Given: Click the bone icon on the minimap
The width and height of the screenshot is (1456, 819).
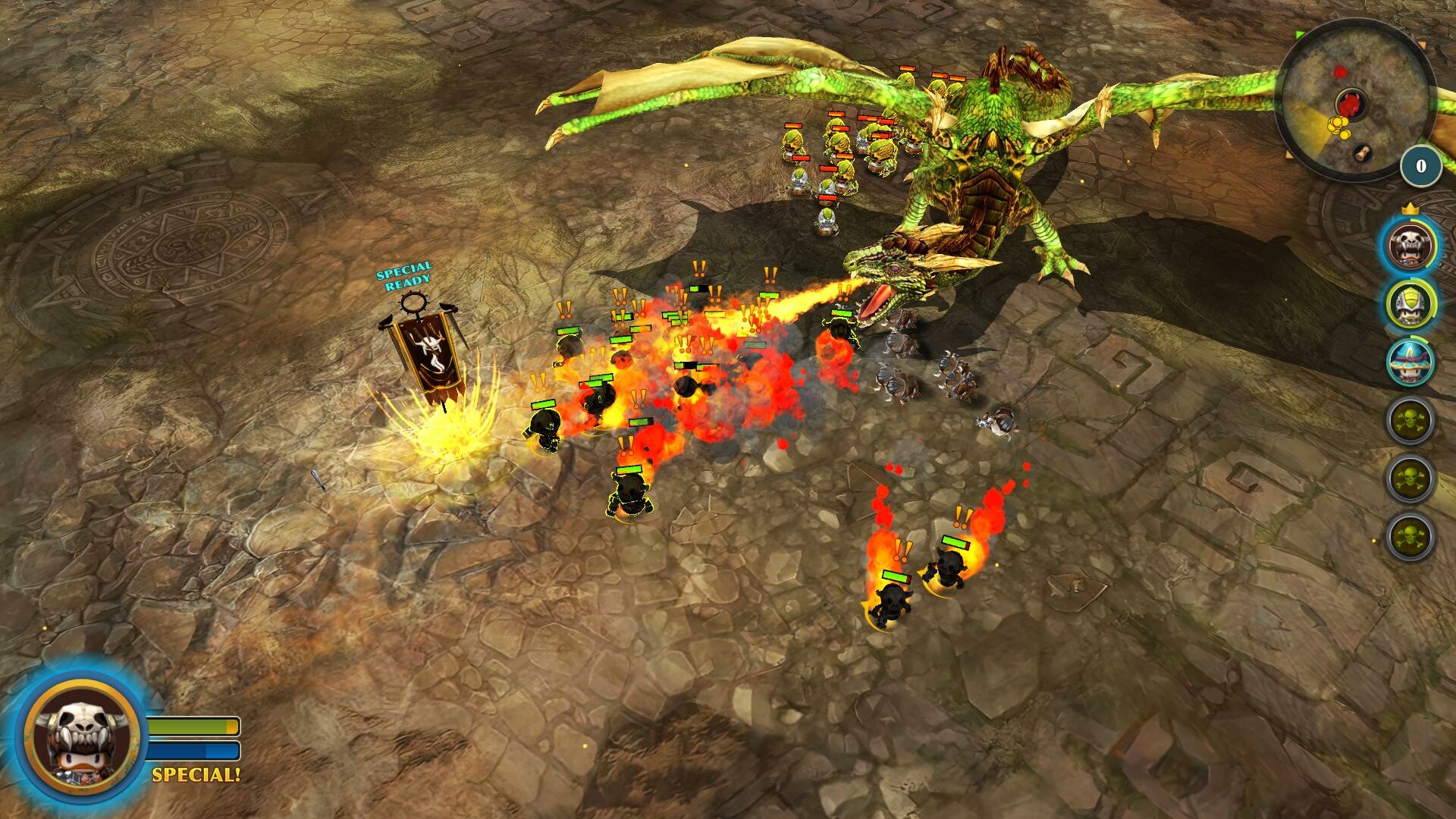Looking at the screenshot, I should tap(1361, 153).
